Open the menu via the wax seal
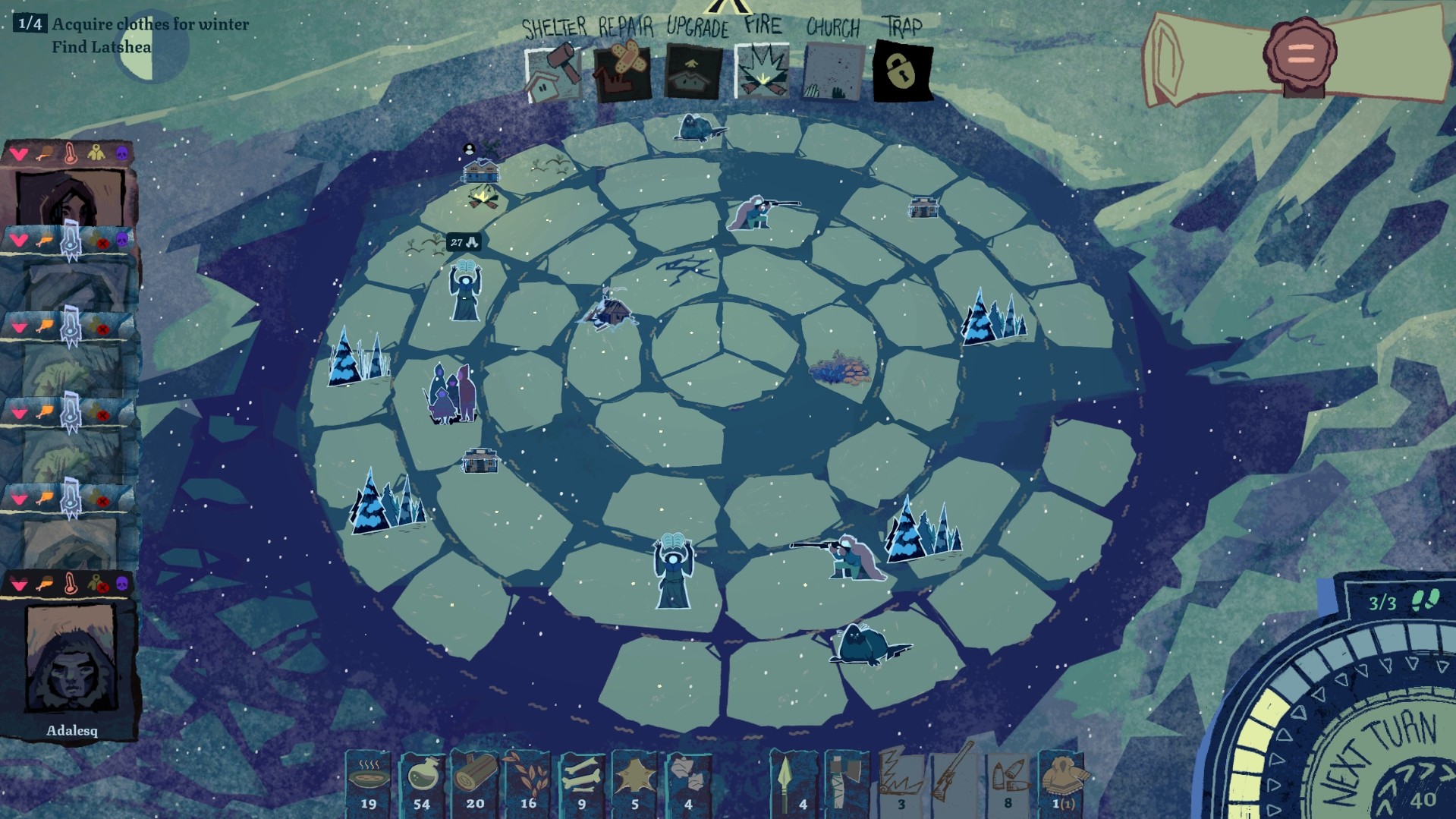 (x=1300, y=52)
